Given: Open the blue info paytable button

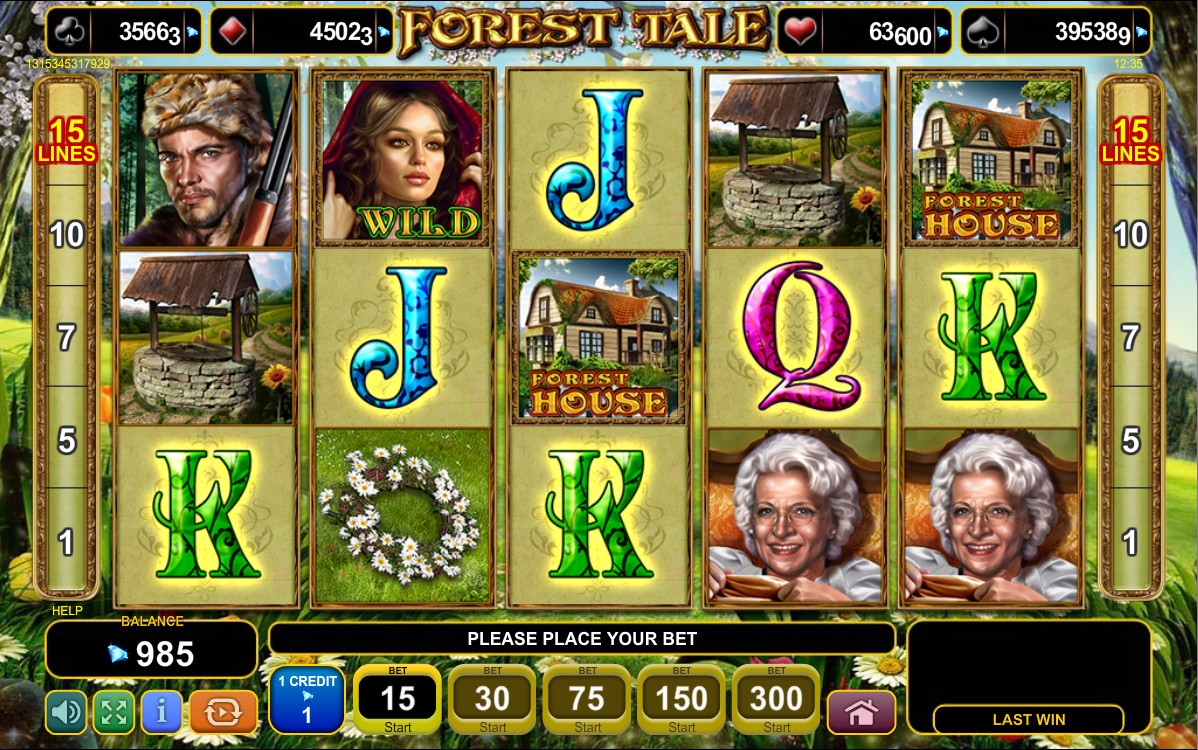Looking at the screenshot, I should tap(161, 712).
